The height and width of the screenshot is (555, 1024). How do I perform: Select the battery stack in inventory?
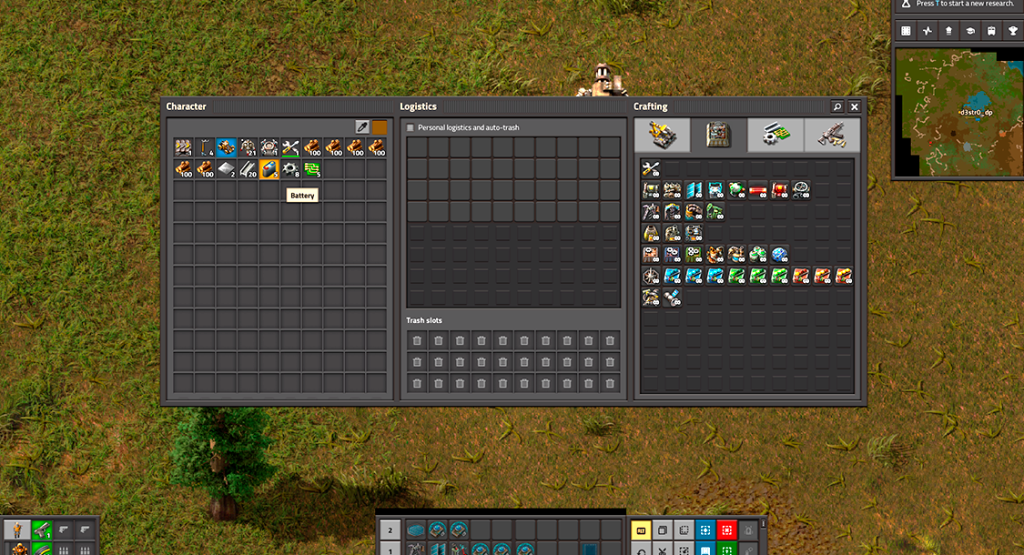pyautogui.click(x=269, y=170)
